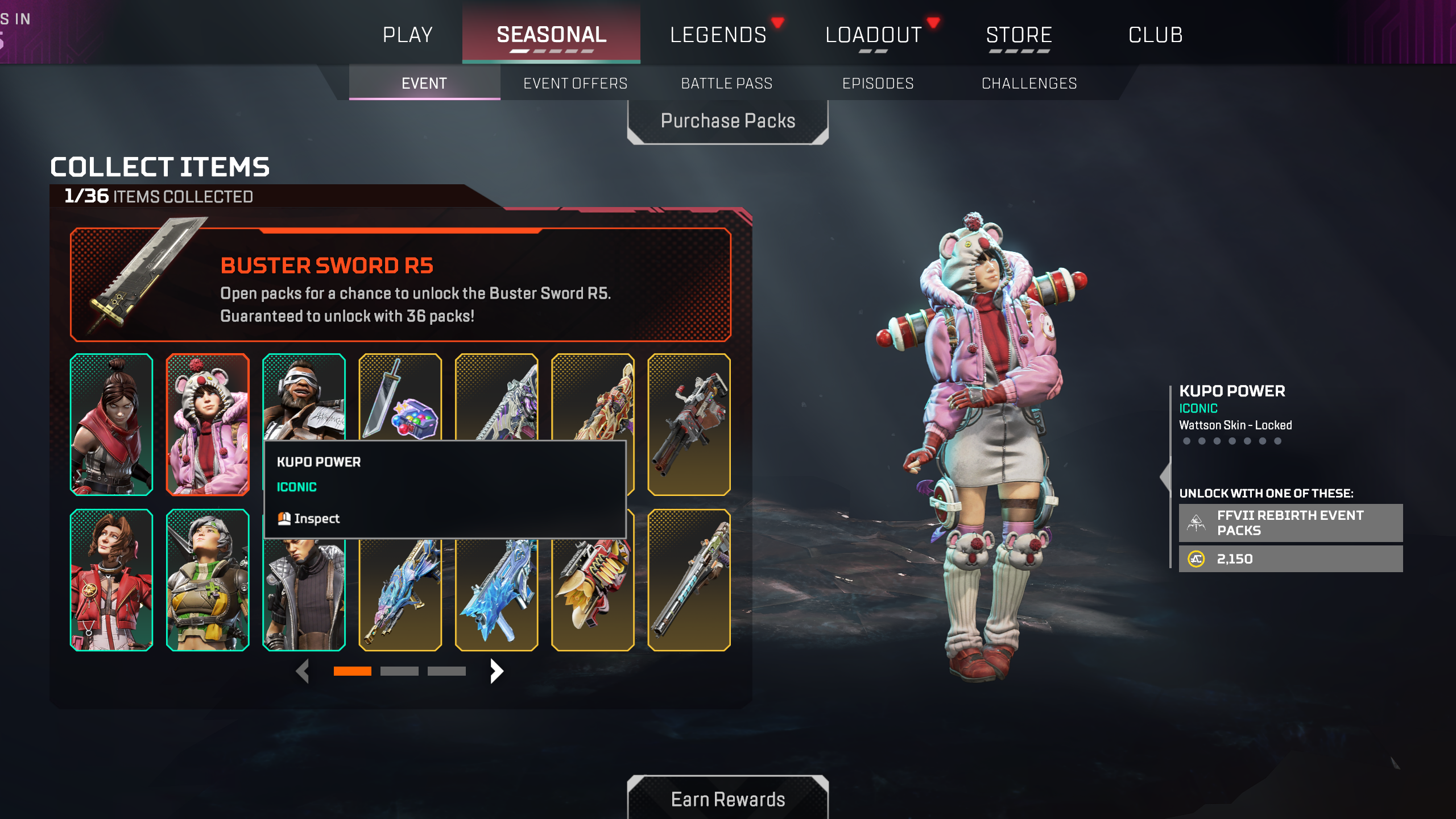Select the Apex Coins currency icon showing 2,150
This screenshot has height=819, width=1456.
[1196, 559]
